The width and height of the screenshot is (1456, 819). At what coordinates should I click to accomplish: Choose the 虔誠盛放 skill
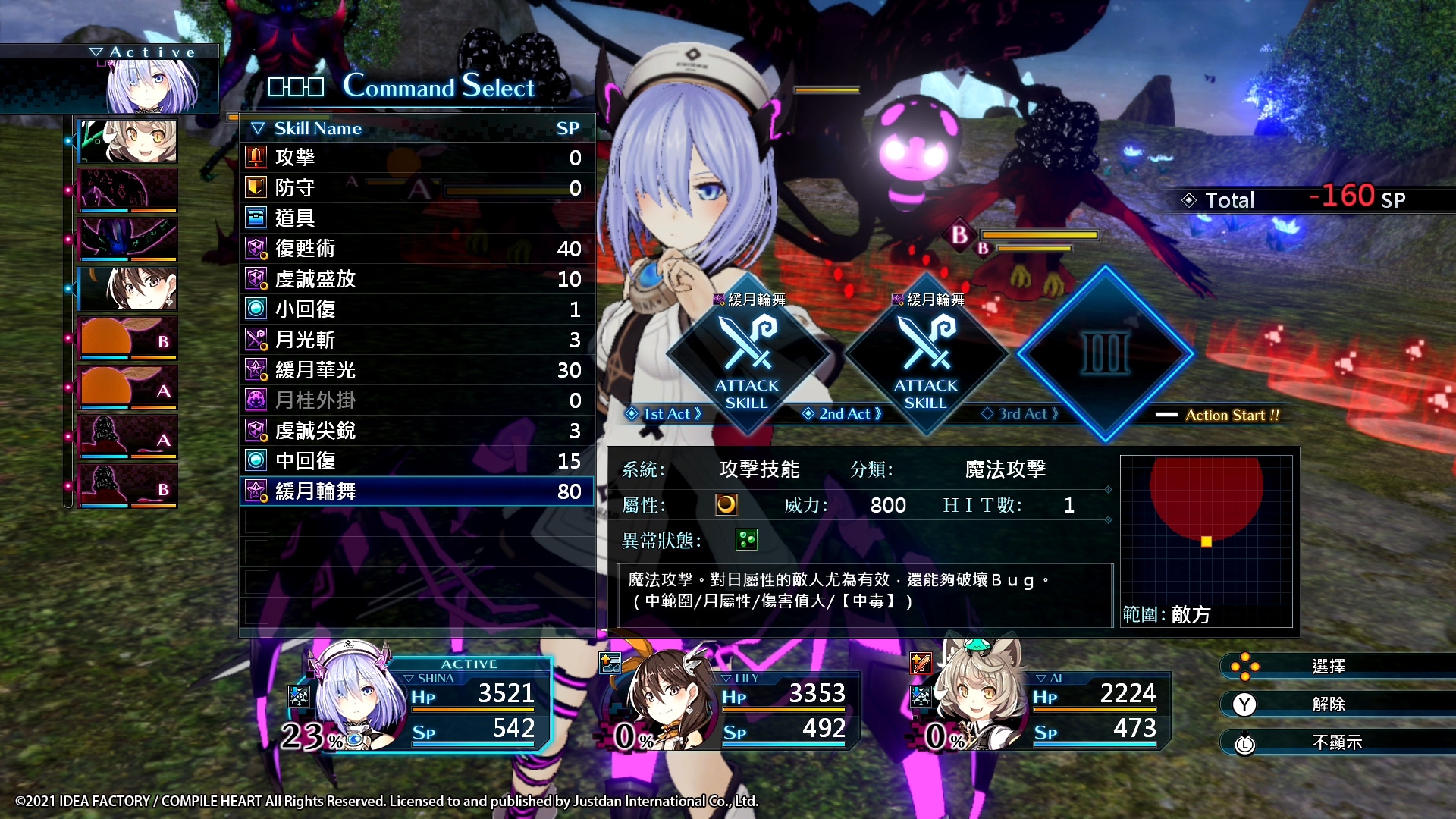(416, 279)
